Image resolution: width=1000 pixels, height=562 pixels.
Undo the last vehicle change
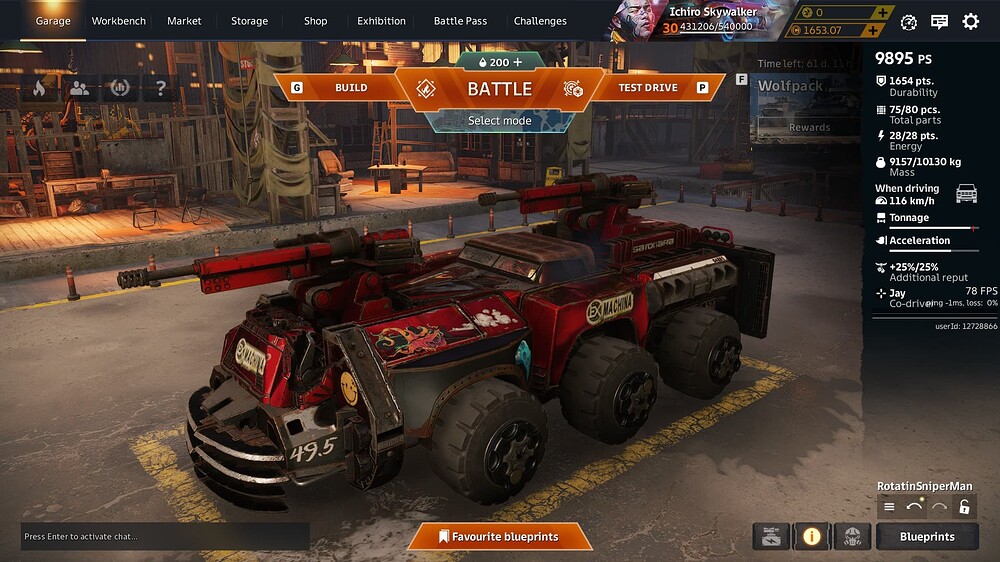pos(914,507)
